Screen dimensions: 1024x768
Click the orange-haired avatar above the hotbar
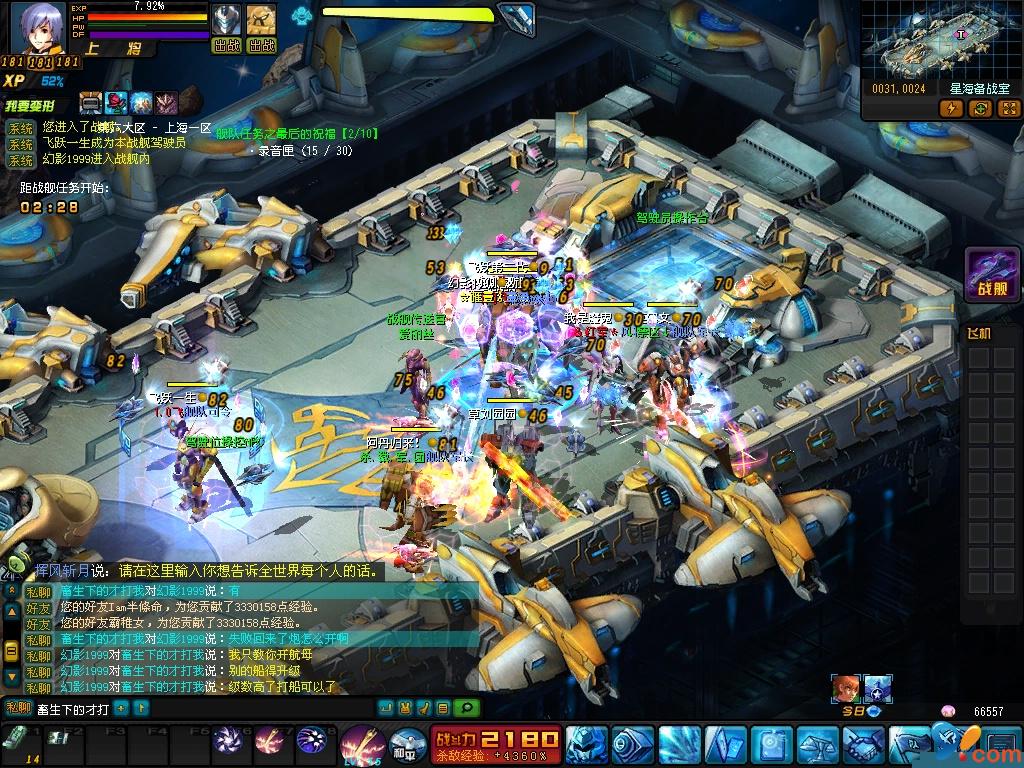845,688
